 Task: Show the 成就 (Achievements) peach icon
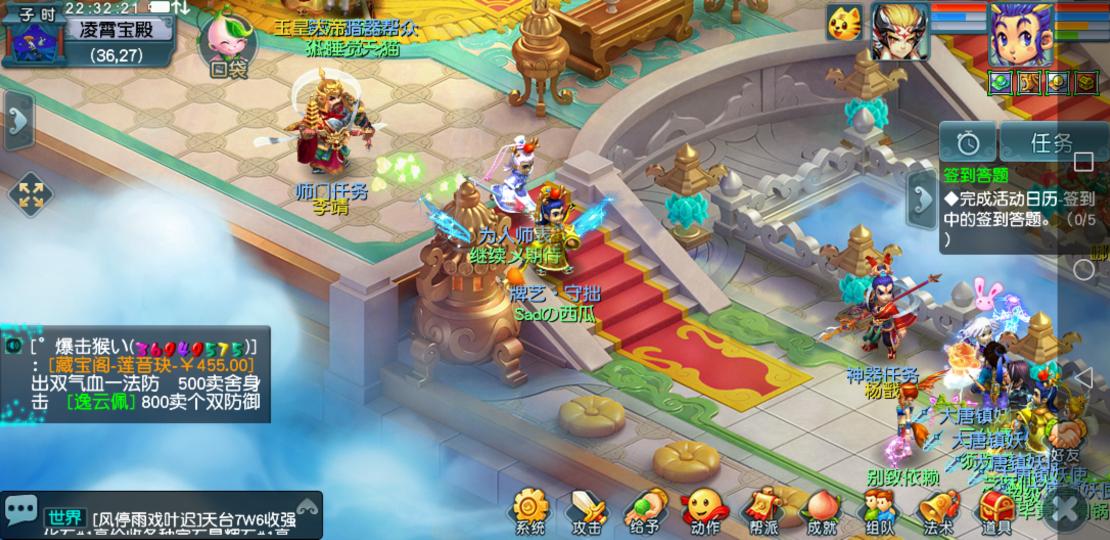click(822, 509)
